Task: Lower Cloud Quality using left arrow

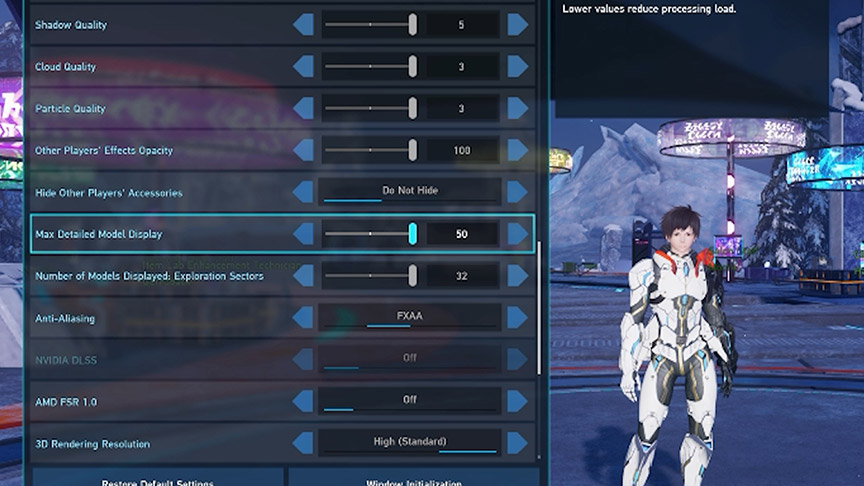Action: 303,67
